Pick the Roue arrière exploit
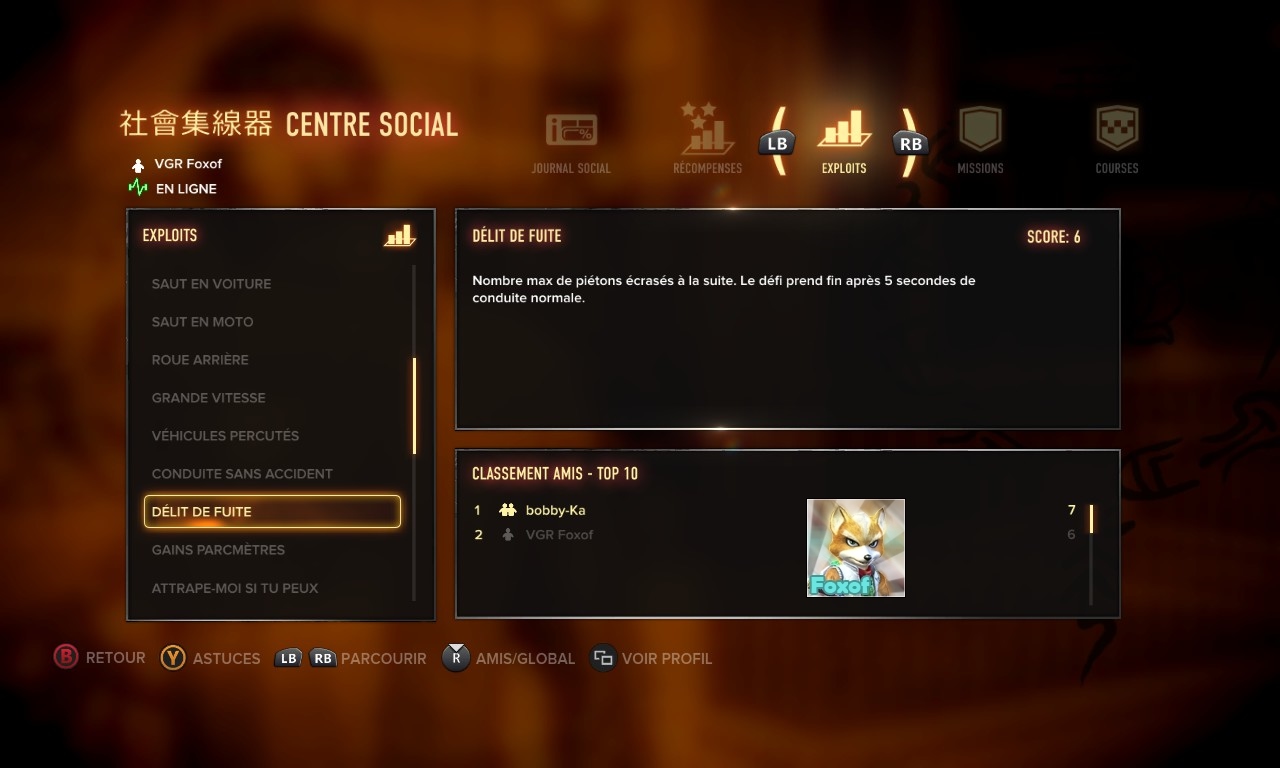Viewport: 1280px width, 768px height. [200, 360]
